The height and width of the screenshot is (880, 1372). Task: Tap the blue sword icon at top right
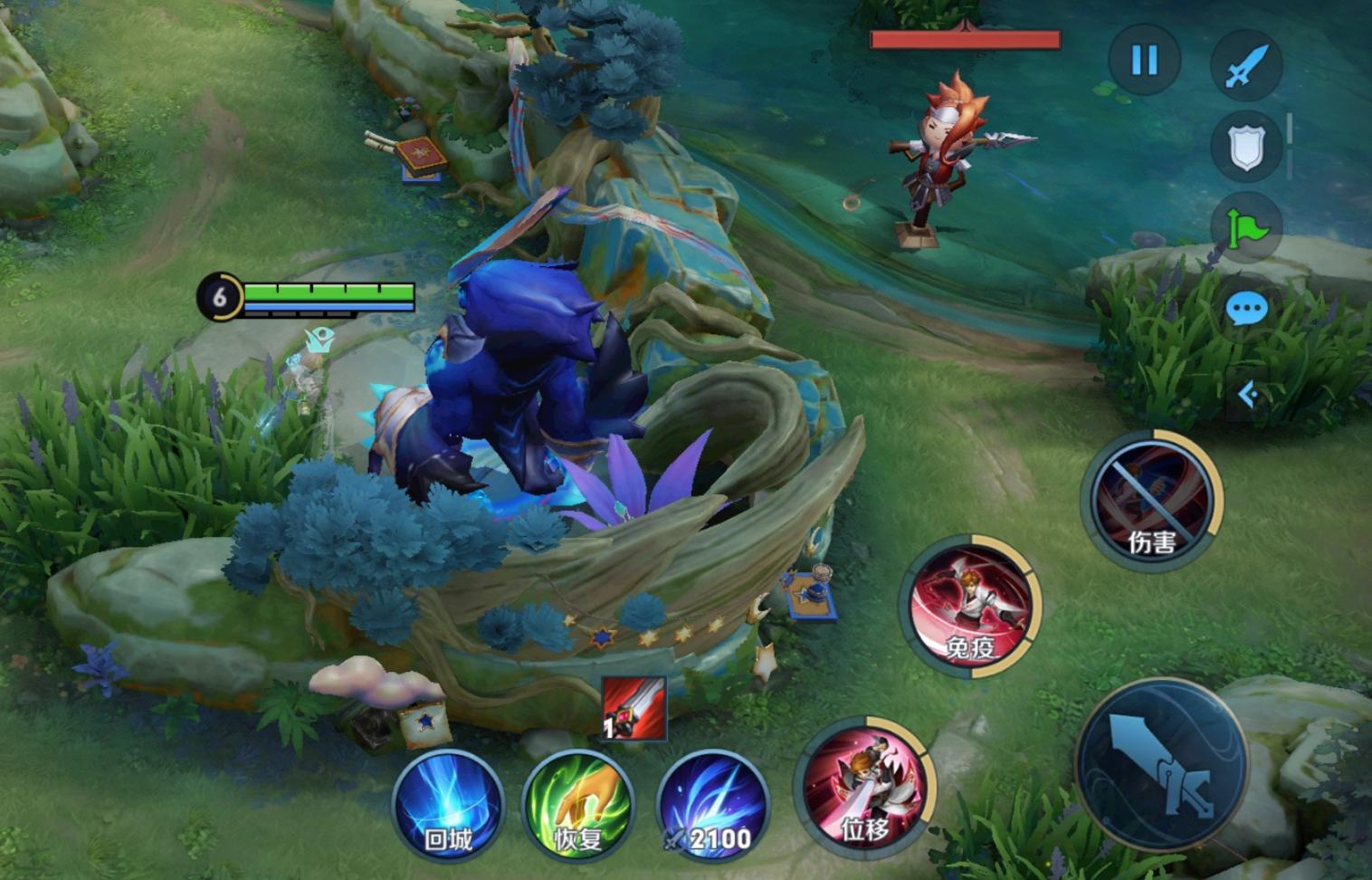tap(1246, 64)
